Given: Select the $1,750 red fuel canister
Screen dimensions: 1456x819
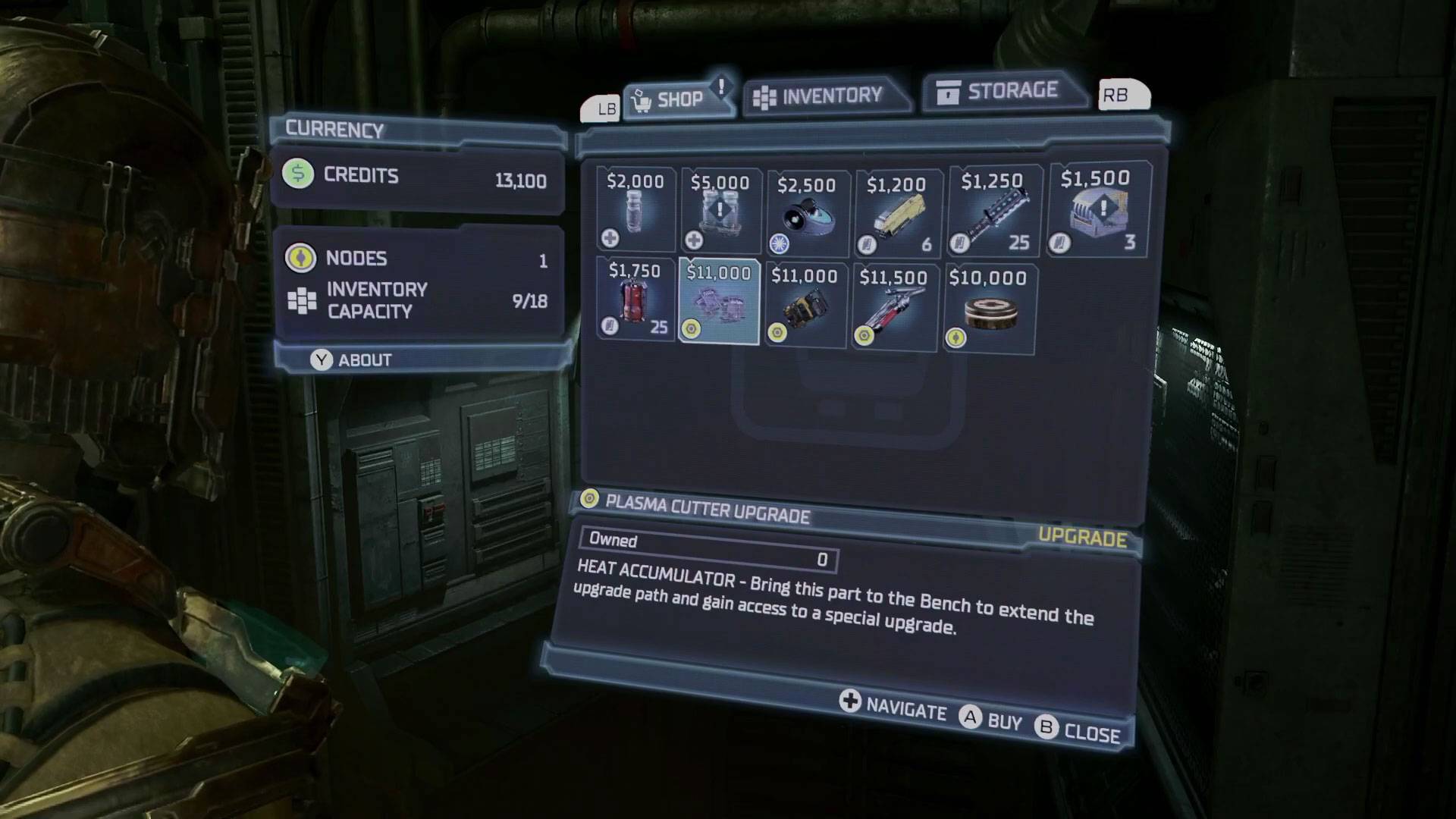Looking at the screenshot, I should pos(635,299).
